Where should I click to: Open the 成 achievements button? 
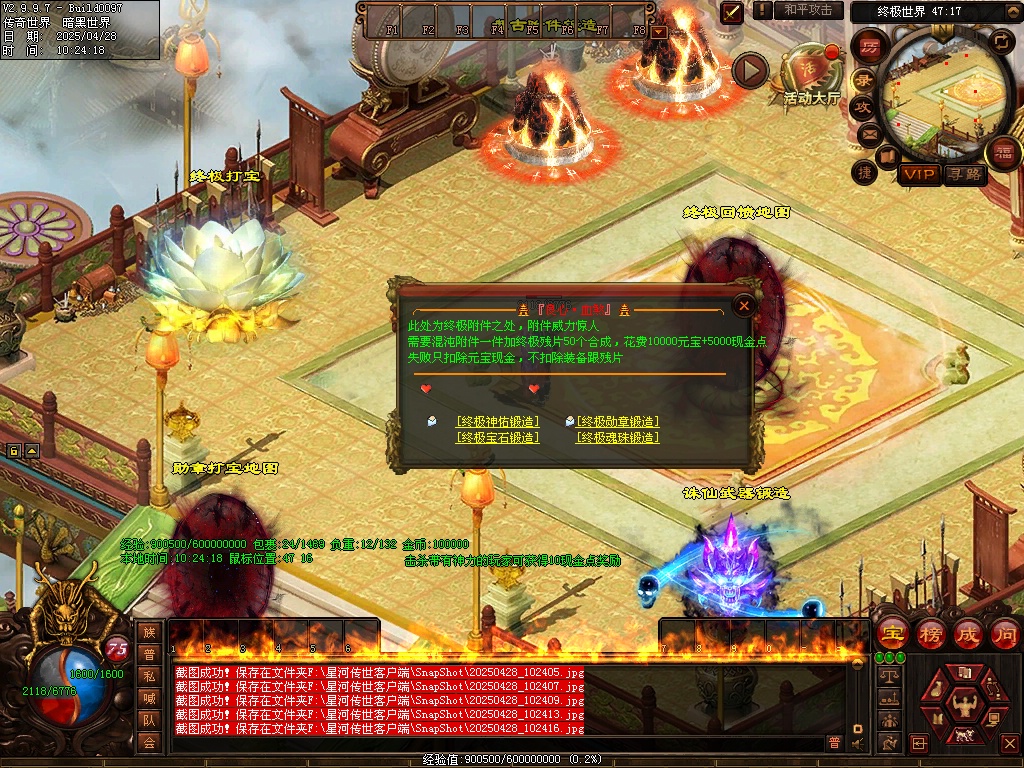tap(967, 634)
